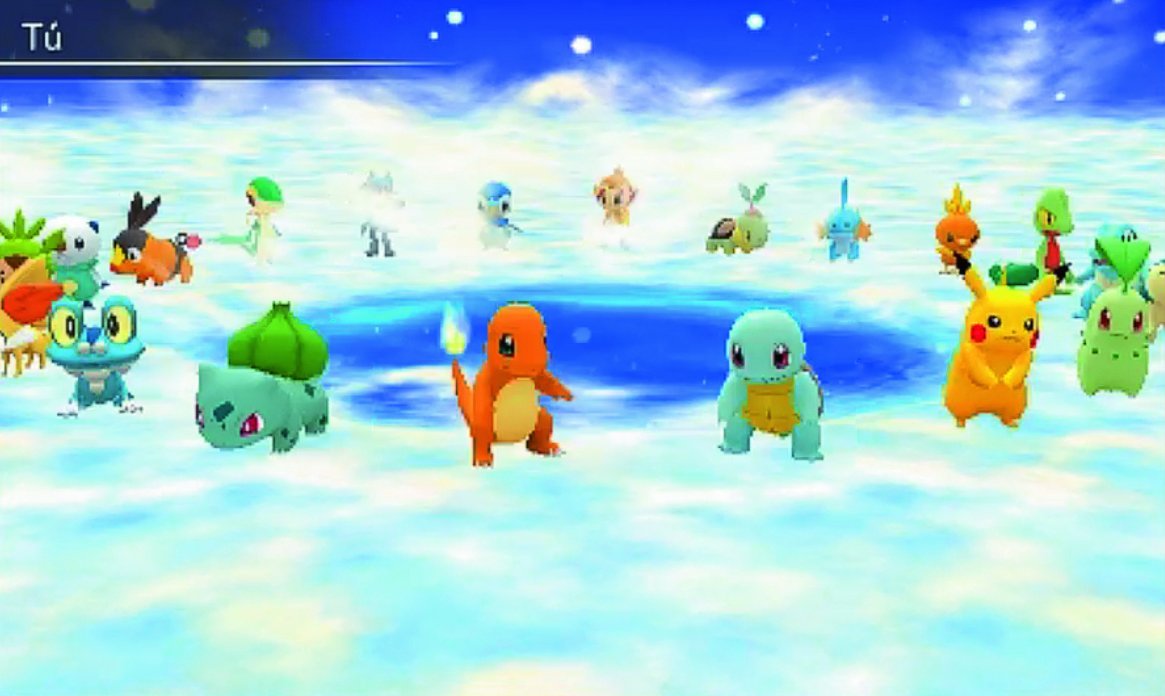This screenshot has height=696, width=1165.
Task: Select Piplup, the penguin Pokémon
Action: tap(497, 215)
